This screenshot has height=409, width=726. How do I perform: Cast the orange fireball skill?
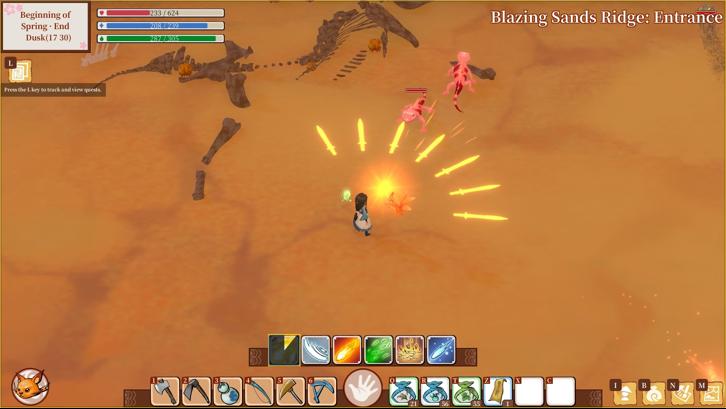347,350
